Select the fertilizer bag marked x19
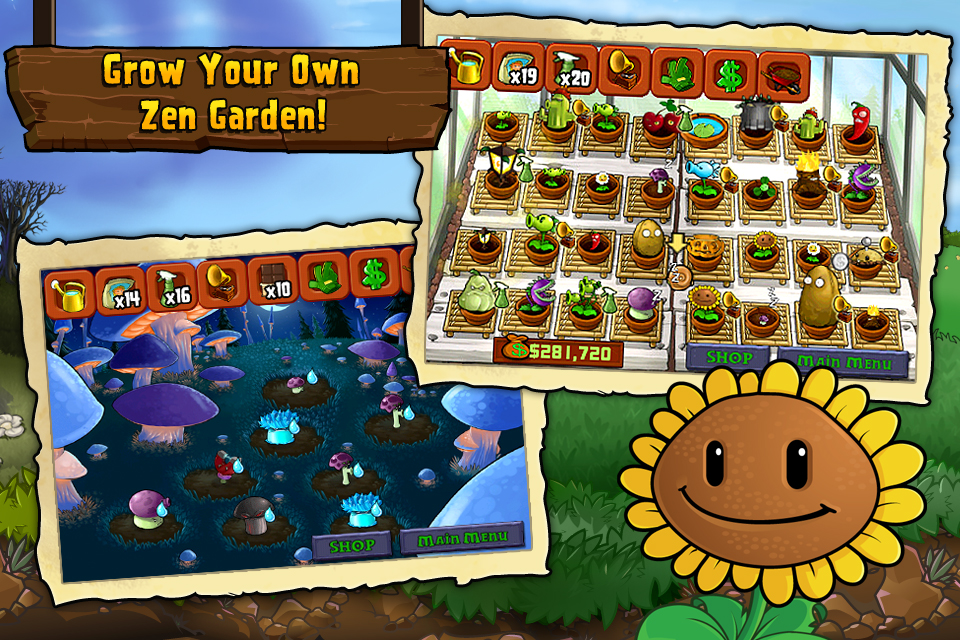Viewport: 960px width, 640px height. point(517,66)
